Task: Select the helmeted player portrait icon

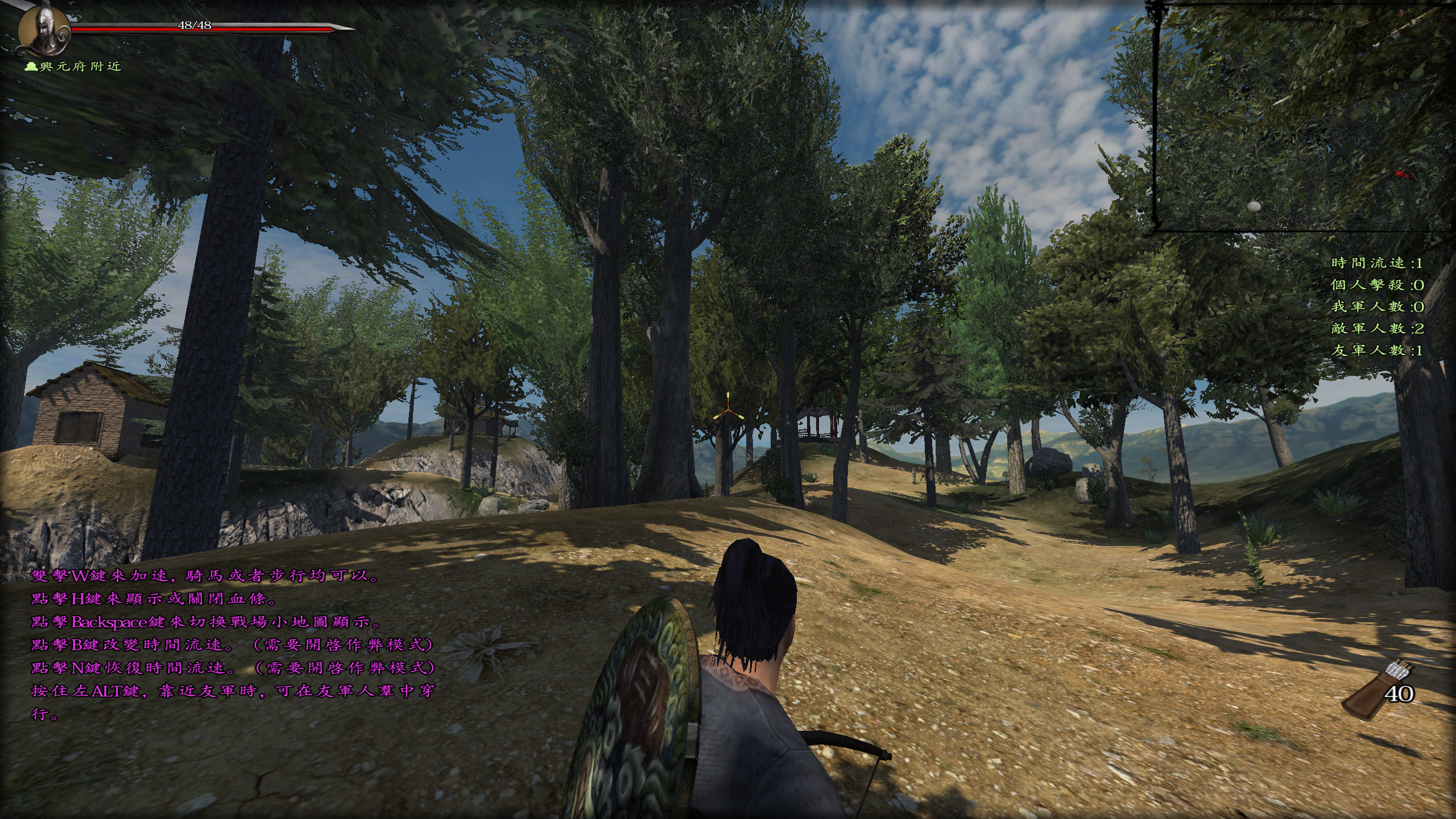Action: [x=43, y=28]
